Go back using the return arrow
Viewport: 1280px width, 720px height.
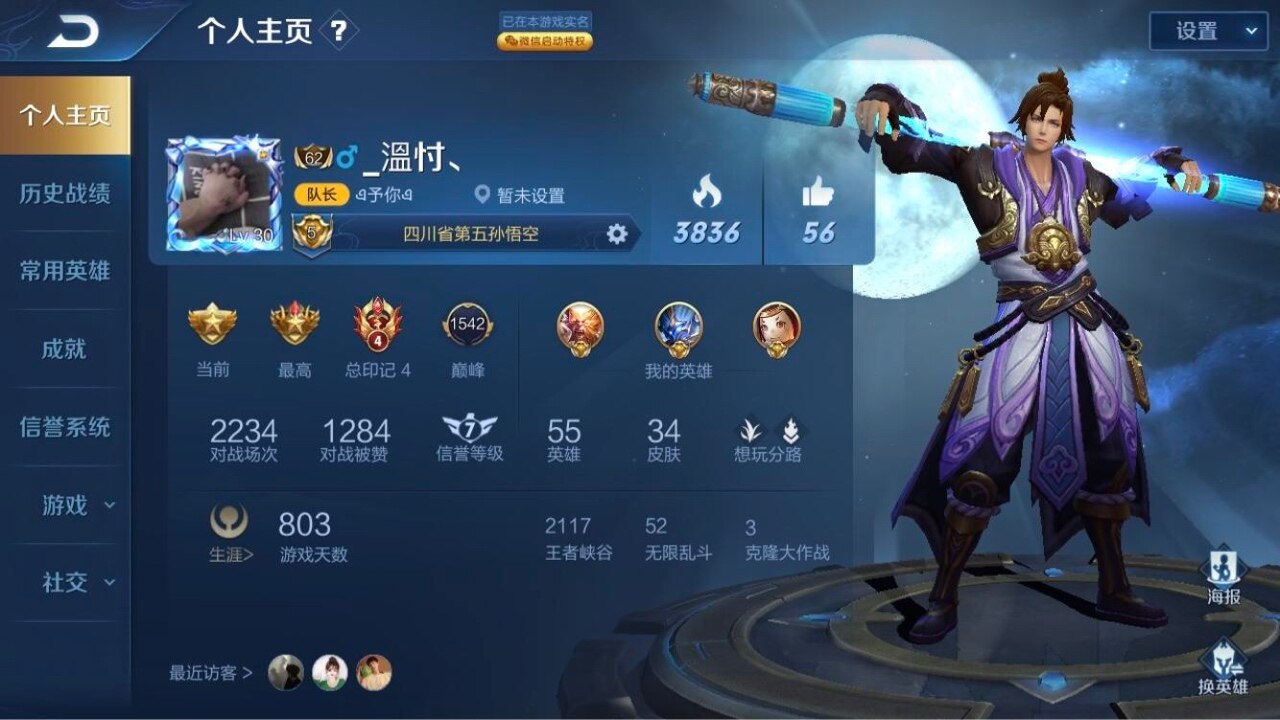[73, 33]
